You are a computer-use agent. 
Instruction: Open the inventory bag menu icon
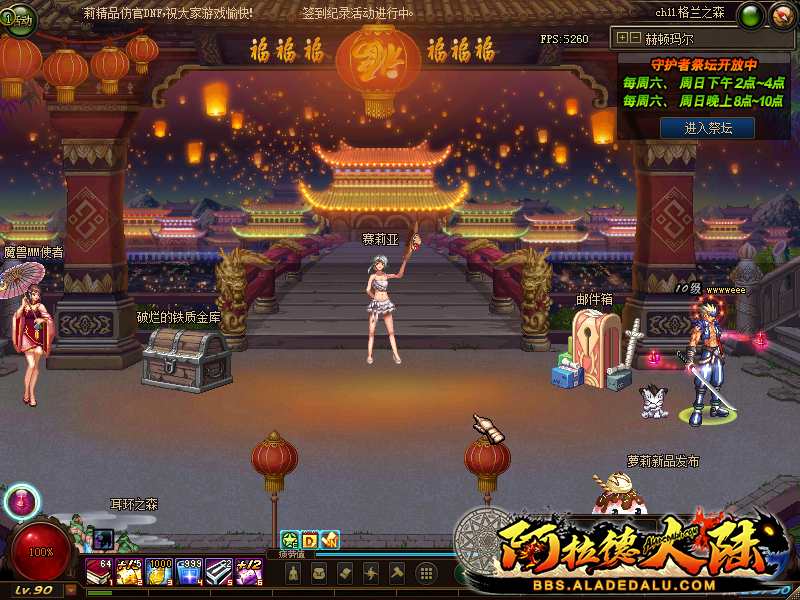click(320, 574)
